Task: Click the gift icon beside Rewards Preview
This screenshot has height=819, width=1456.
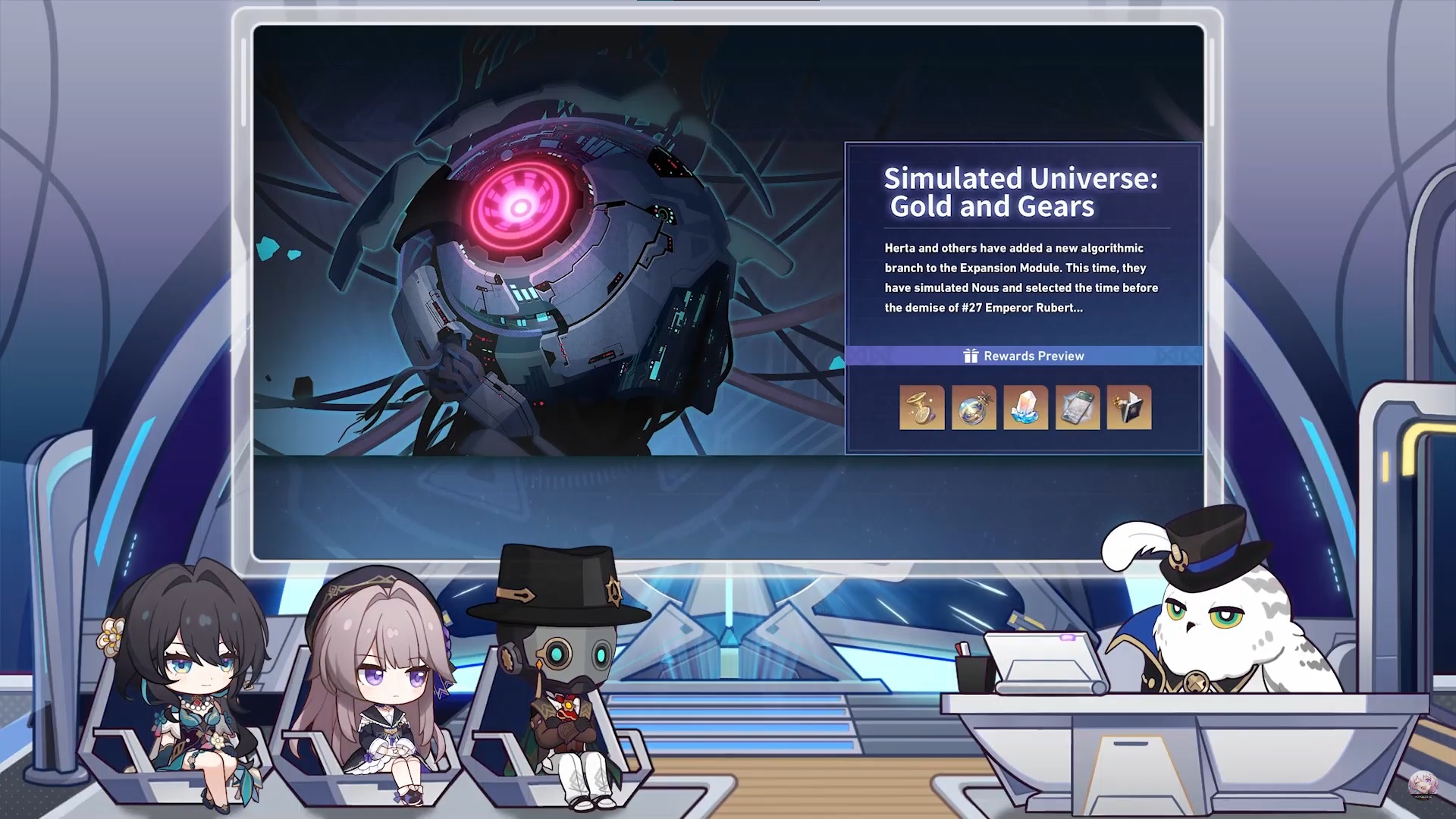Action: pos(969,355)
